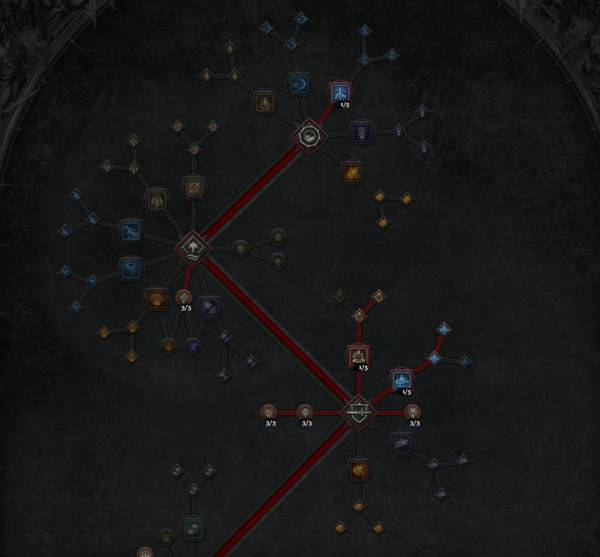Click the top cluster's central hub node

click(x=309, y=136)
